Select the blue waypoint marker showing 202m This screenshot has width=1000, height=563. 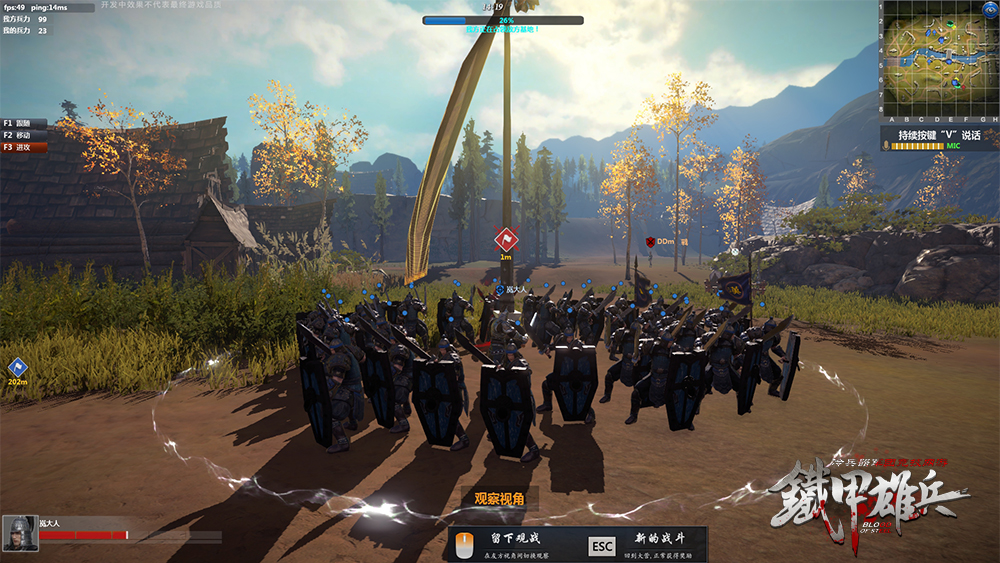(x=17, y=368)
